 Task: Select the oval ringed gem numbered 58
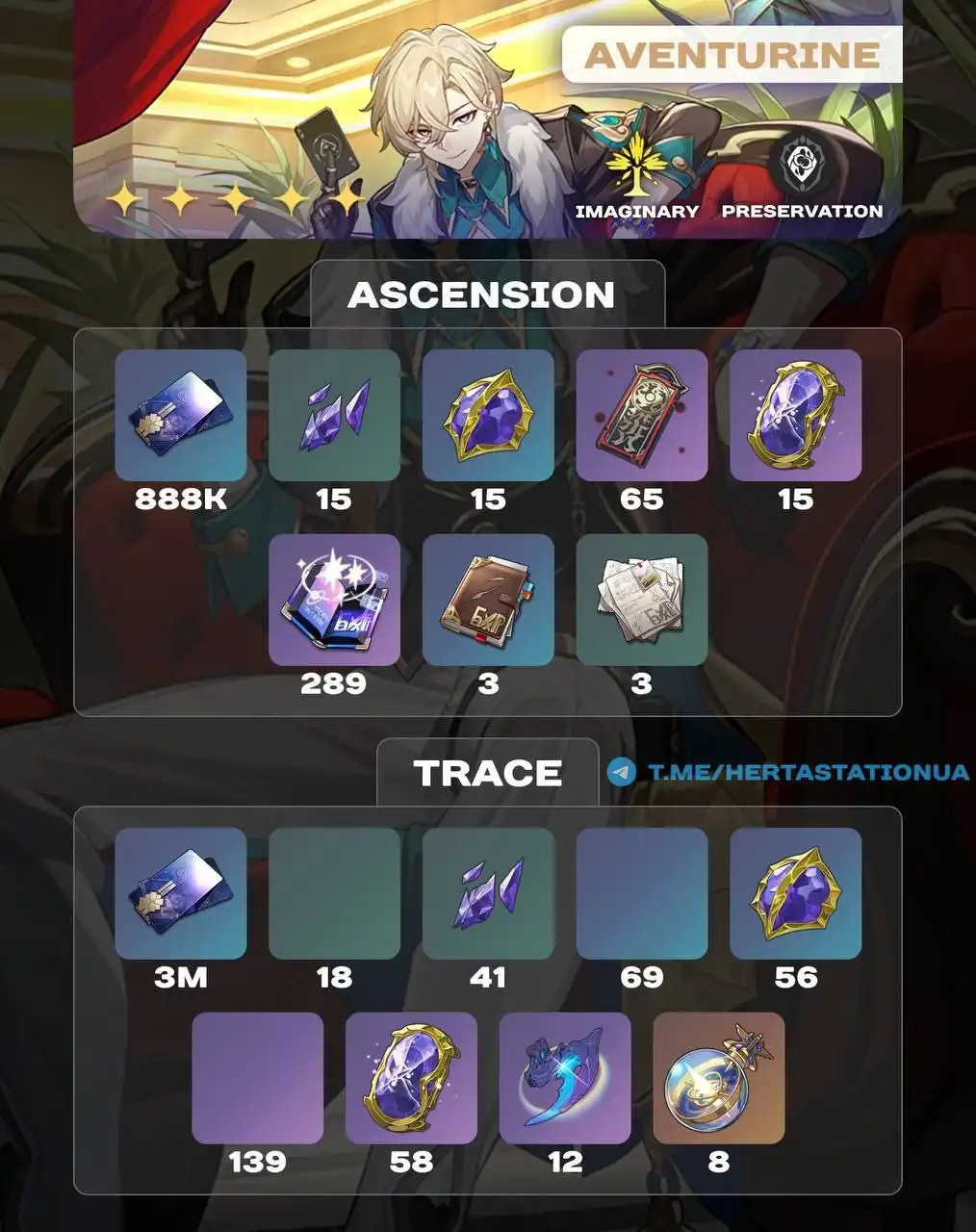[411, 1077]
